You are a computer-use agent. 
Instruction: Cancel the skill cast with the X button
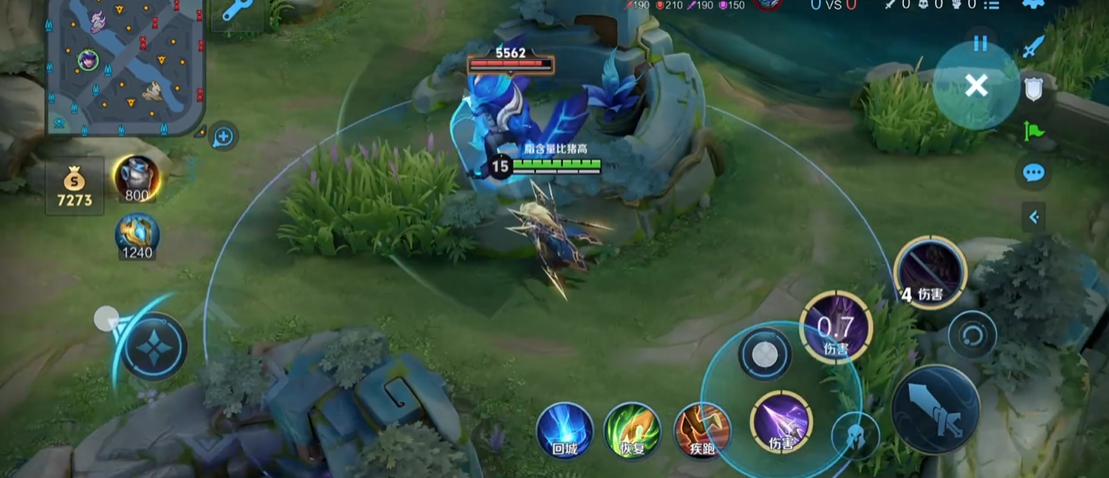976,86
